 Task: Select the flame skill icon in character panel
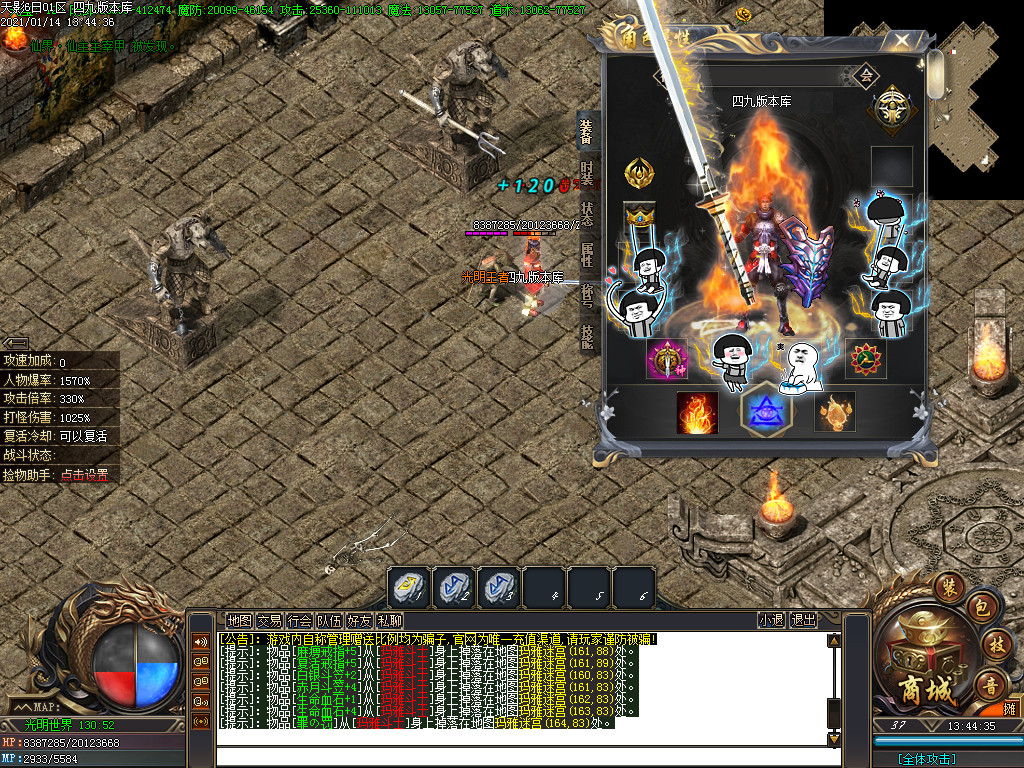(697, 412)
